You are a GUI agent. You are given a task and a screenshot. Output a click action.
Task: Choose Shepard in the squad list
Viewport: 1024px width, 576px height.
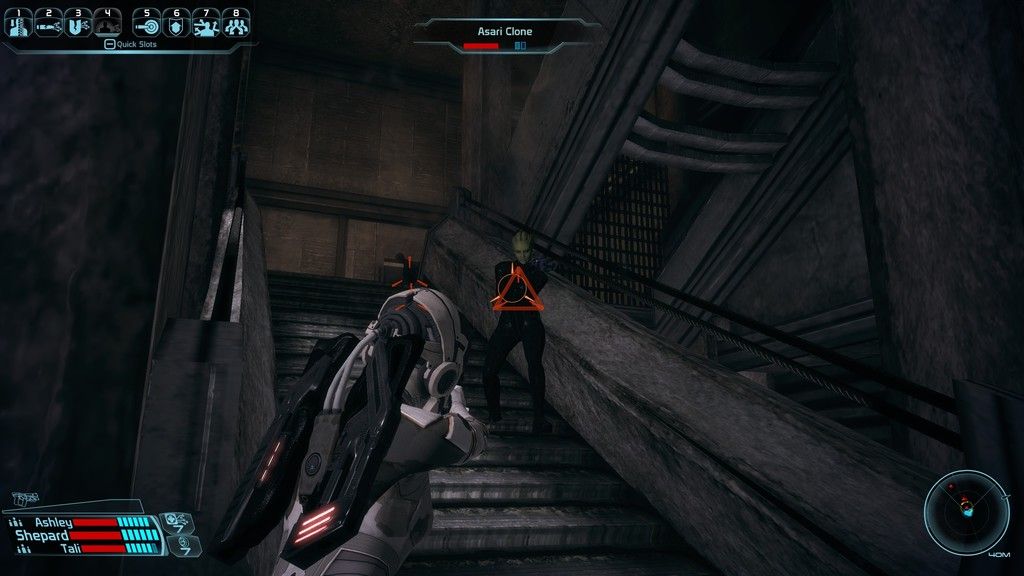42,535
